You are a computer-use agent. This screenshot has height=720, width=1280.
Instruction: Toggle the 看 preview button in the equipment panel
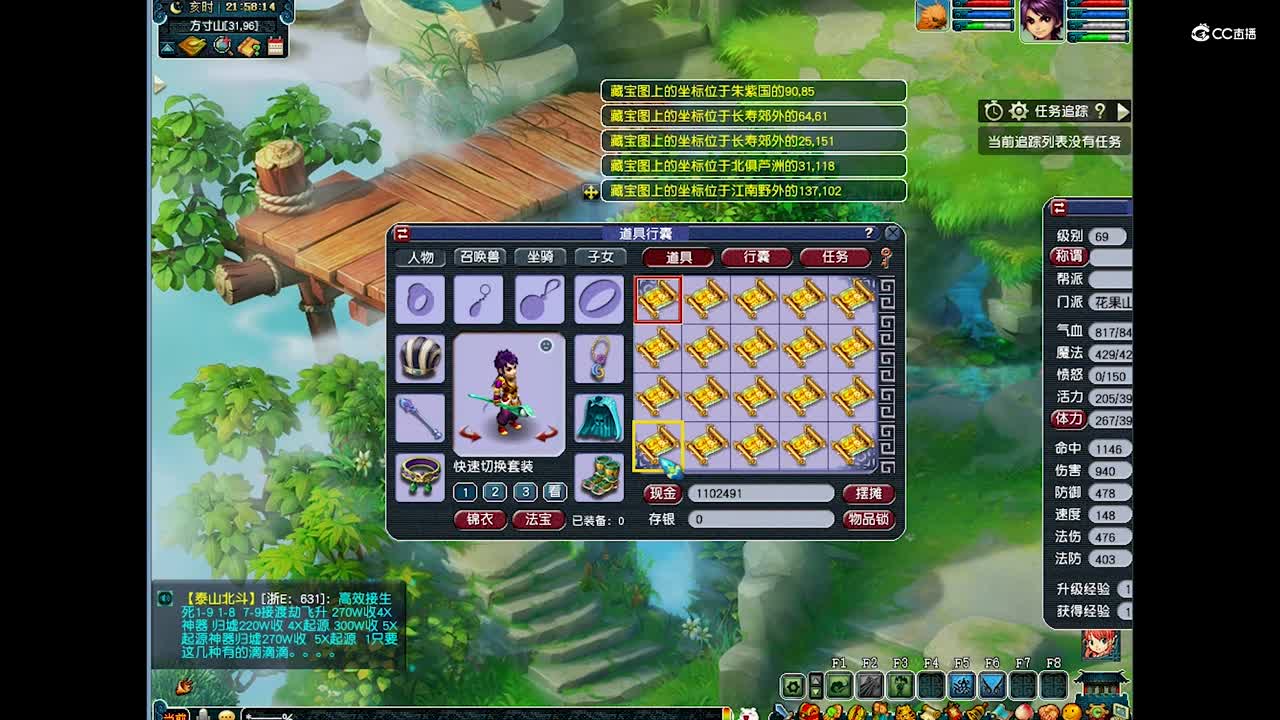tap(554, 491)
